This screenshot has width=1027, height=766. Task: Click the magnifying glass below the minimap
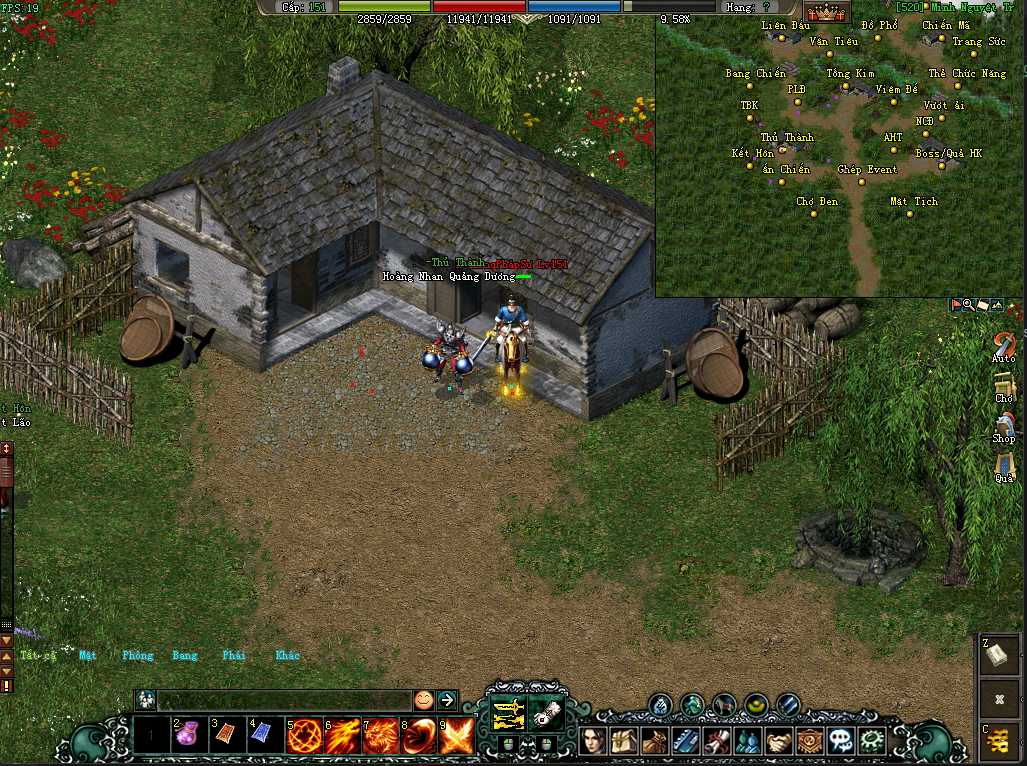[968, 304]
